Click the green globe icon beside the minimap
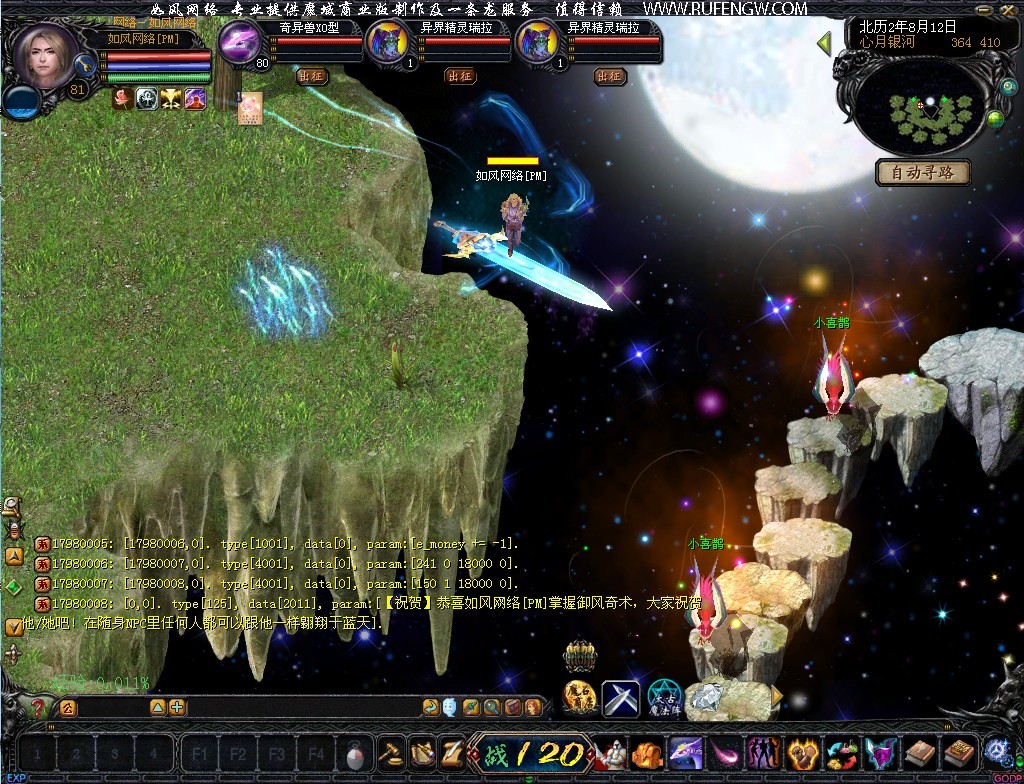The width and height of the screenshot is (1024, 784). coord(995,119)
